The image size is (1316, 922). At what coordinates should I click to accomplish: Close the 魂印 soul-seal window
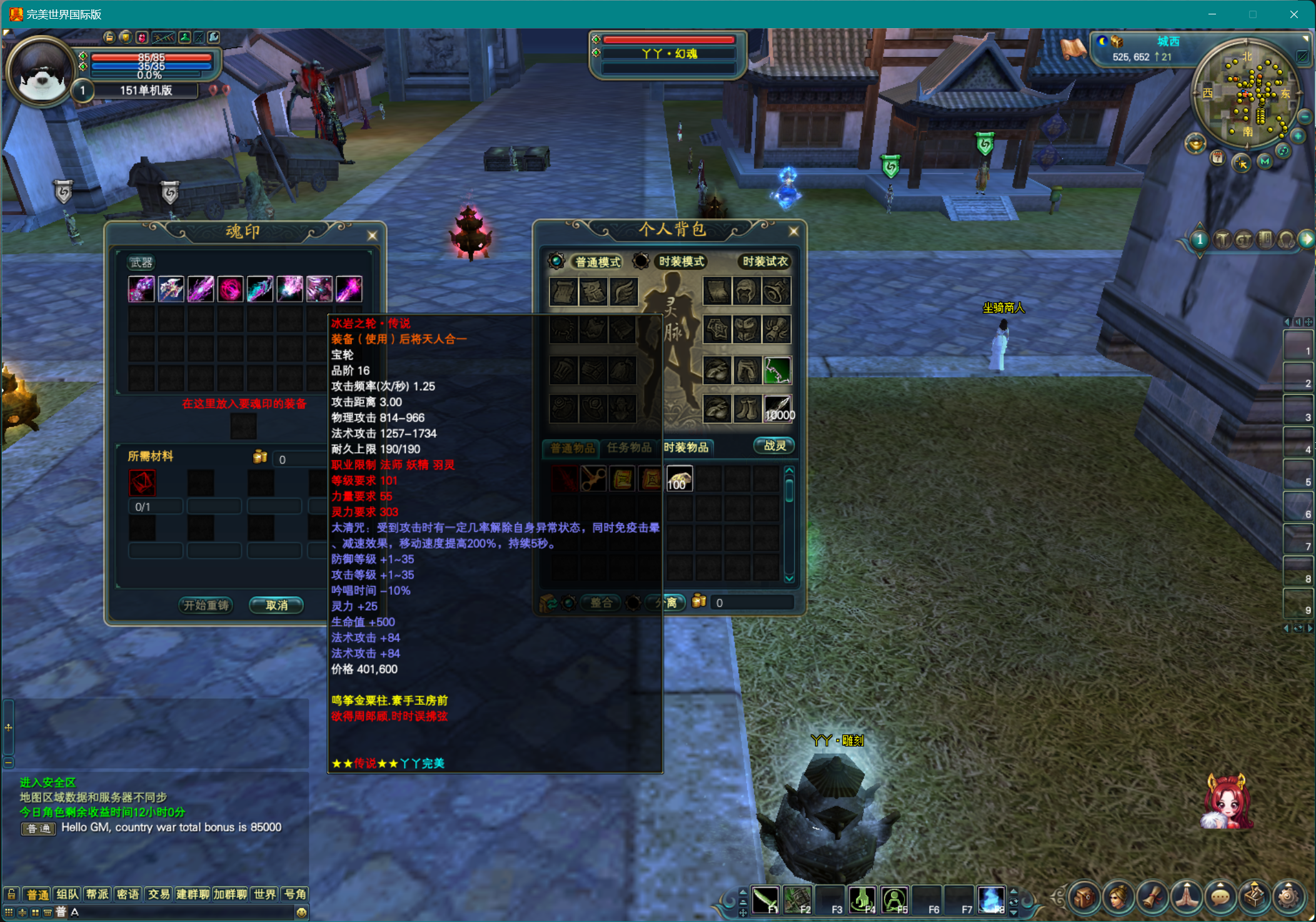coord(372,235)
